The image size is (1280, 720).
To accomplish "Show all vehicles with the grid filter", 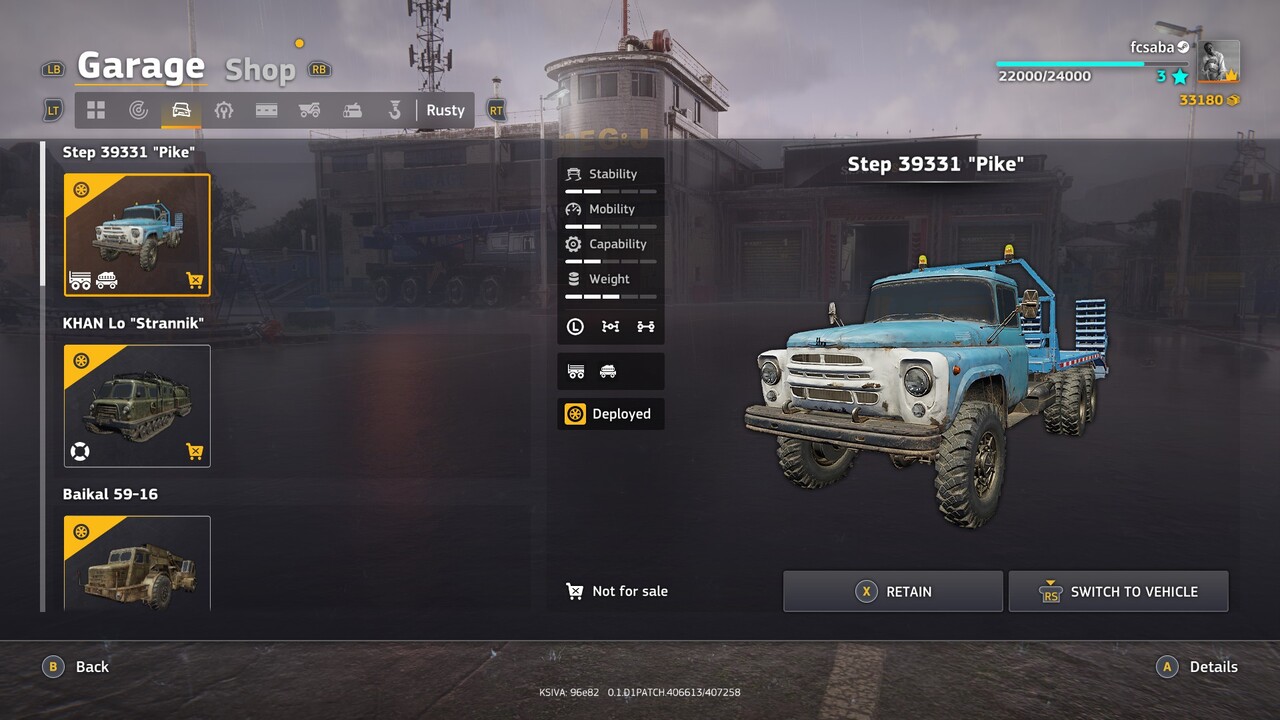I will [x=96, y=110].
